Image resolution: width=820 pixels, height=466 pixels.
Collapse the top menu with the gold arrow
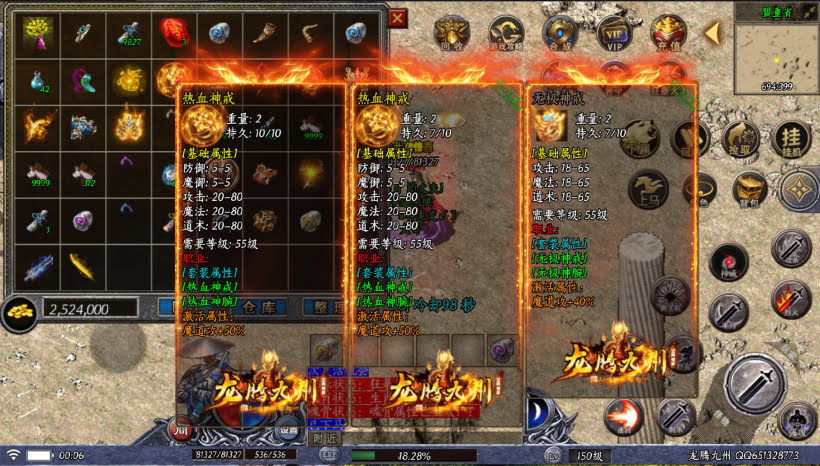[712, 33]
